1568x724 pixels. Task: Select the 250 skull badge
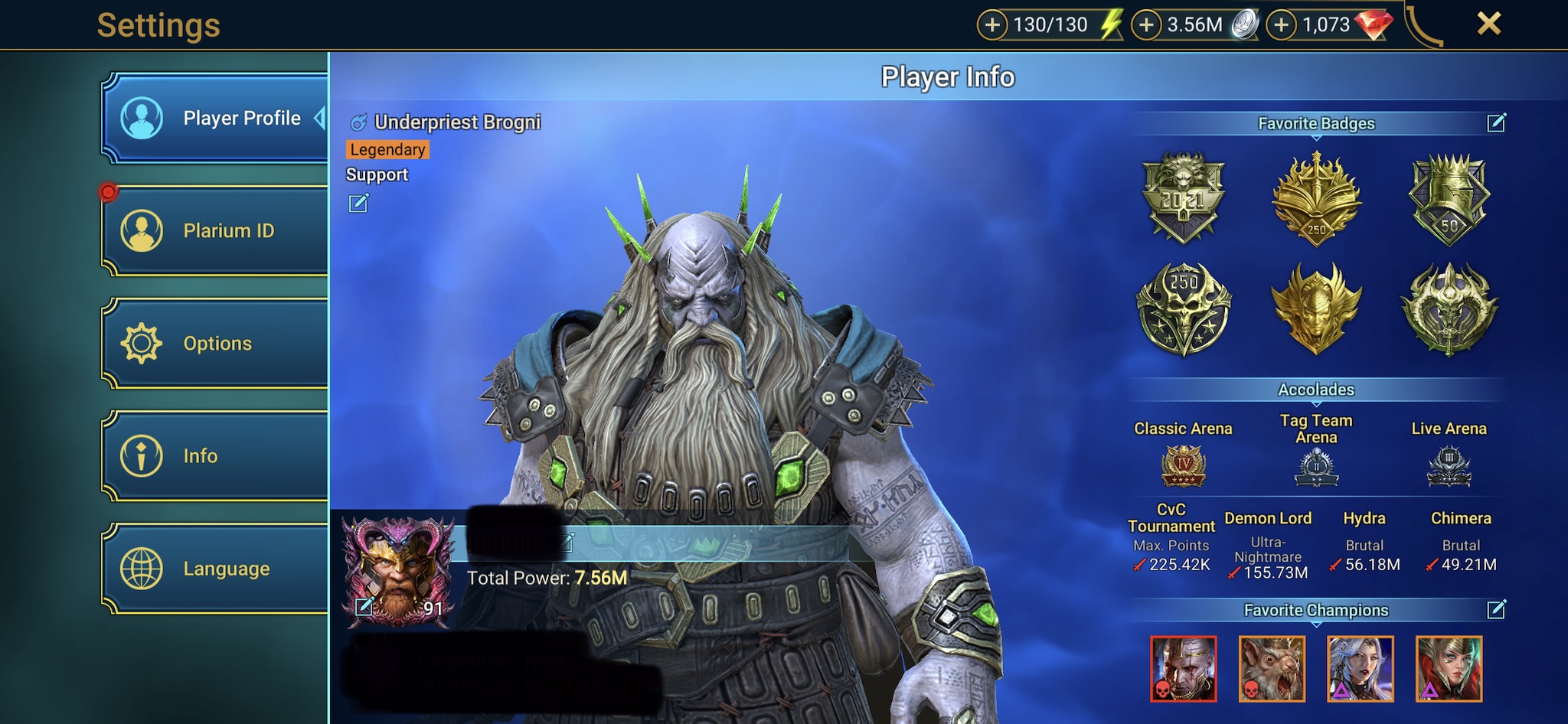point(1183,309)
